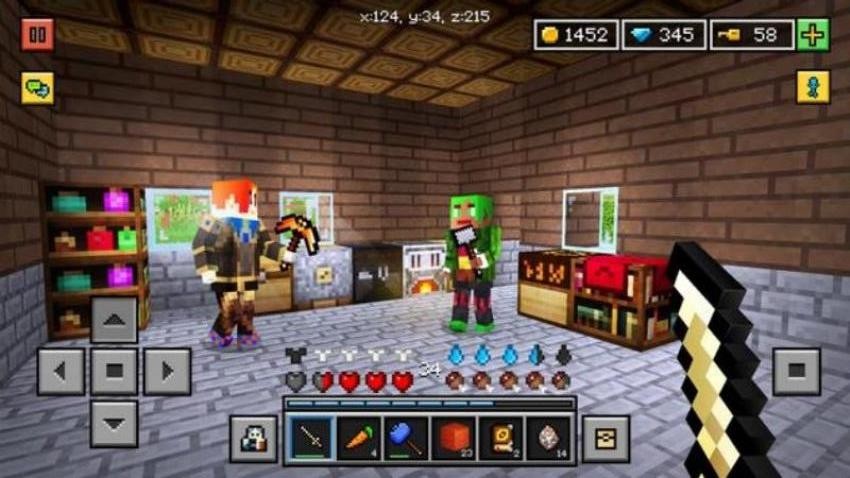Tap the down arrow movement button
Image resolution: width=850 pixels, height=478 pixels.
[114, 424]
